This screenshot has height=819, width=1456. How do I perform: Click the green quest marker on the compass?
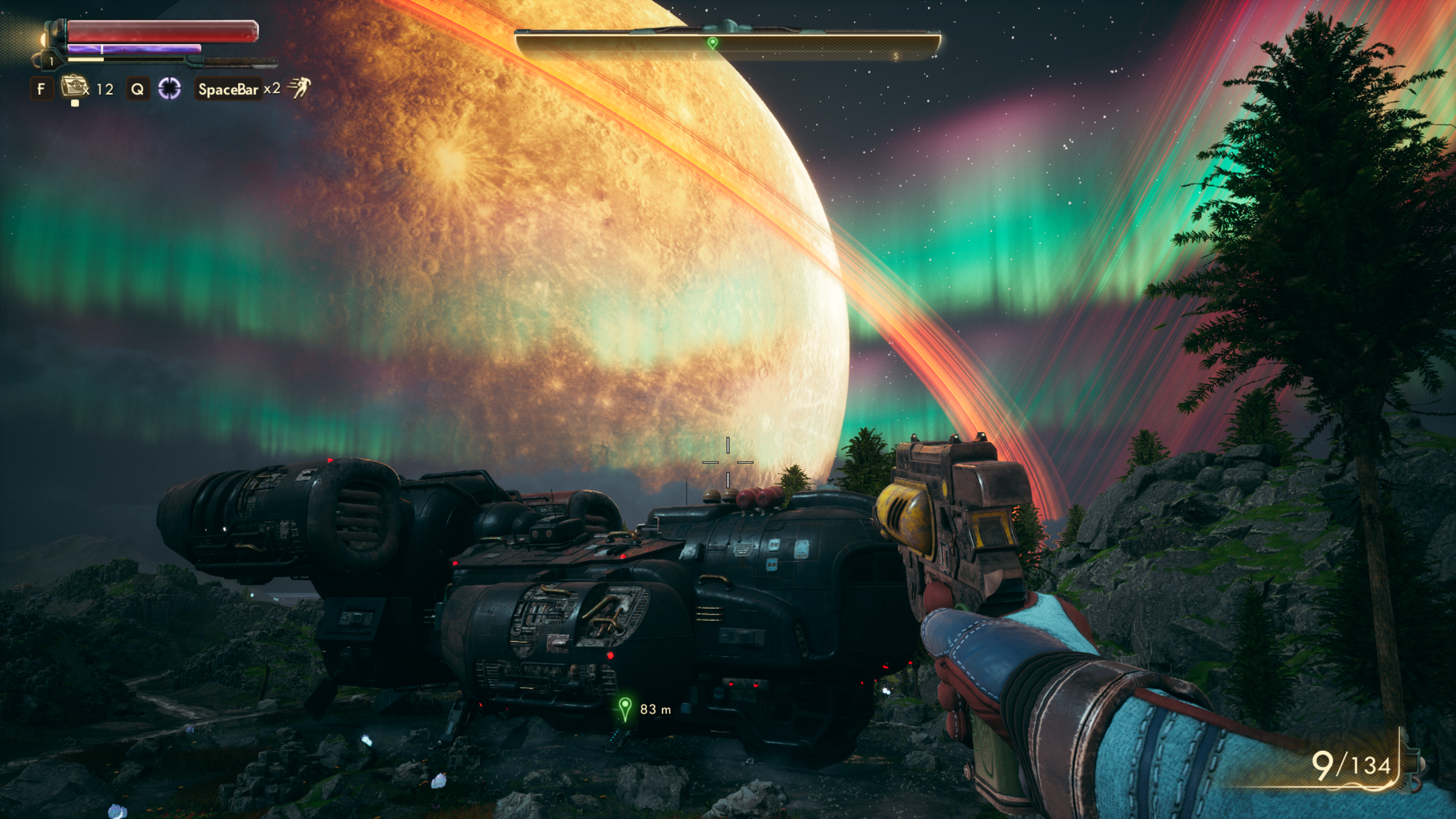coord(712,43)
